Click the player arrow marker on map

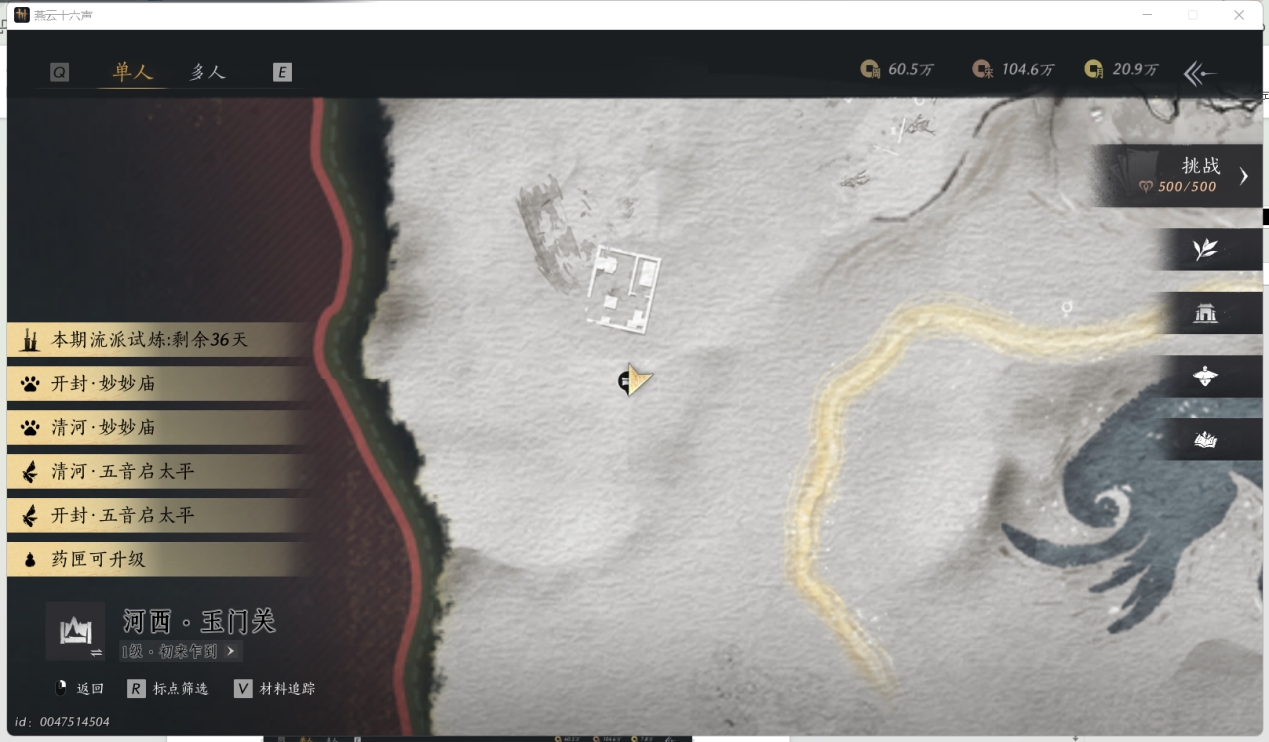click(x=636, y=380)
